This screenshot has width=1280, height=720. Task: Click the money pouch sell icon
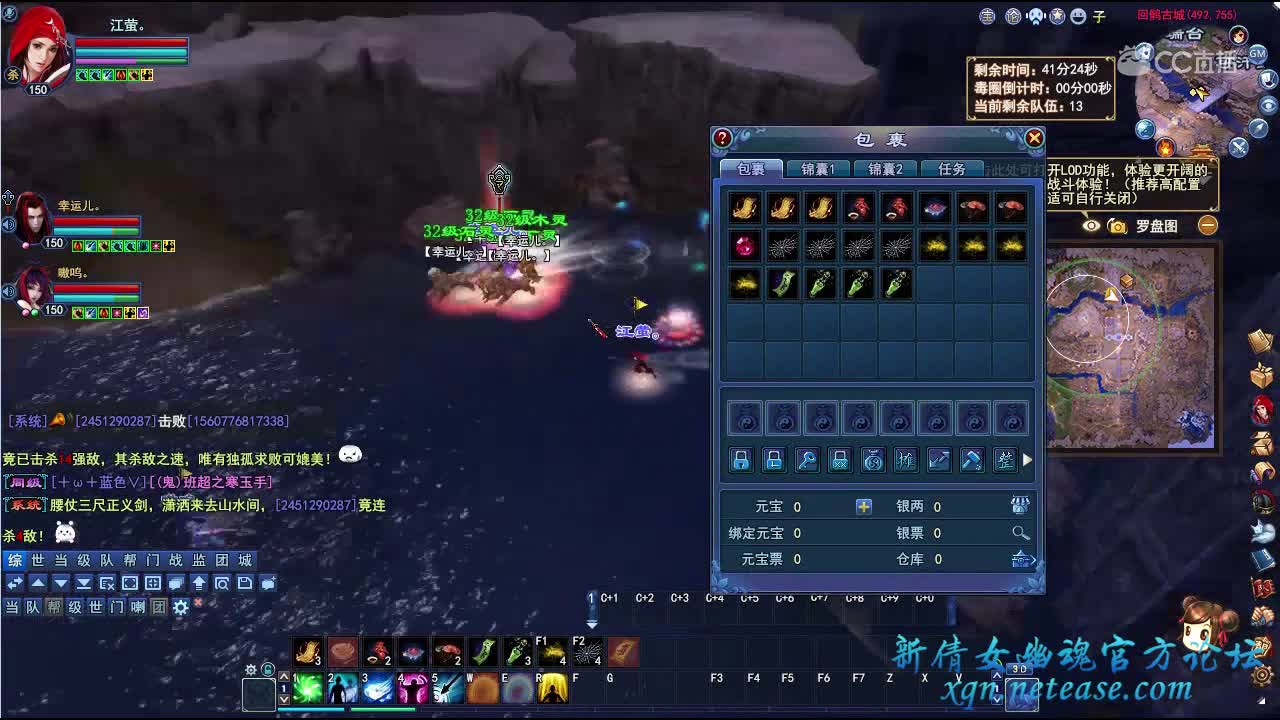pos(873,460)
